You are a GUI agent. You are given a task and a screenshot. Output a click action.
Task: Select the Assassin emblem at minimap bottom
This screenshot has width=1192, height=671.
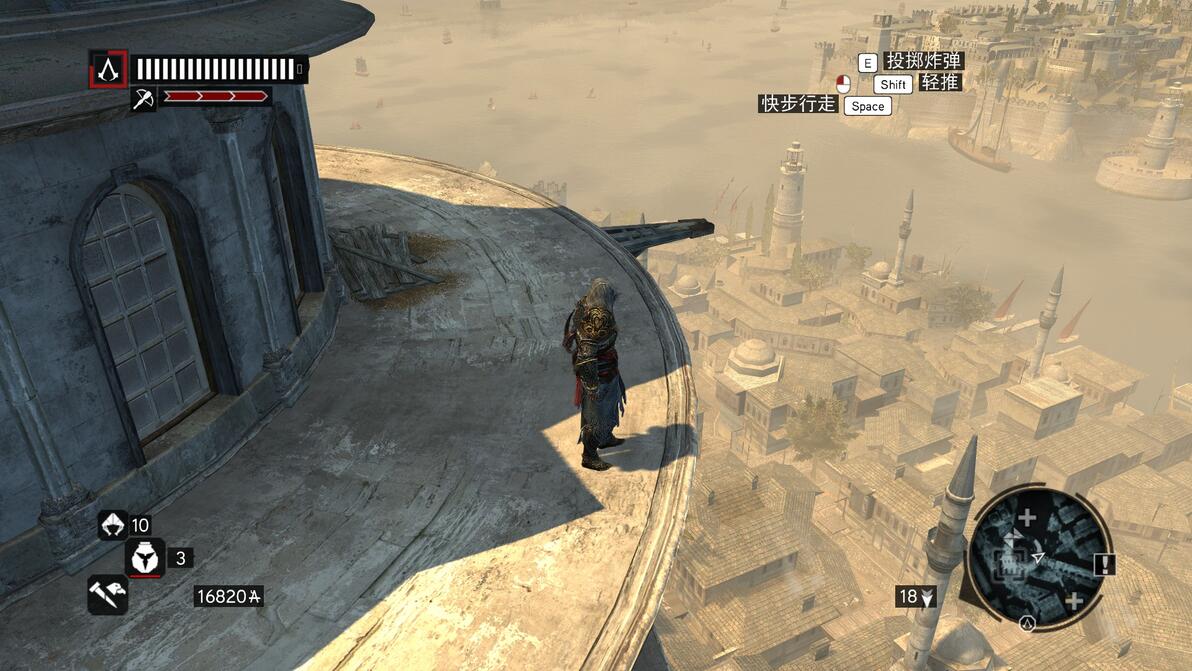point(1026,622)
